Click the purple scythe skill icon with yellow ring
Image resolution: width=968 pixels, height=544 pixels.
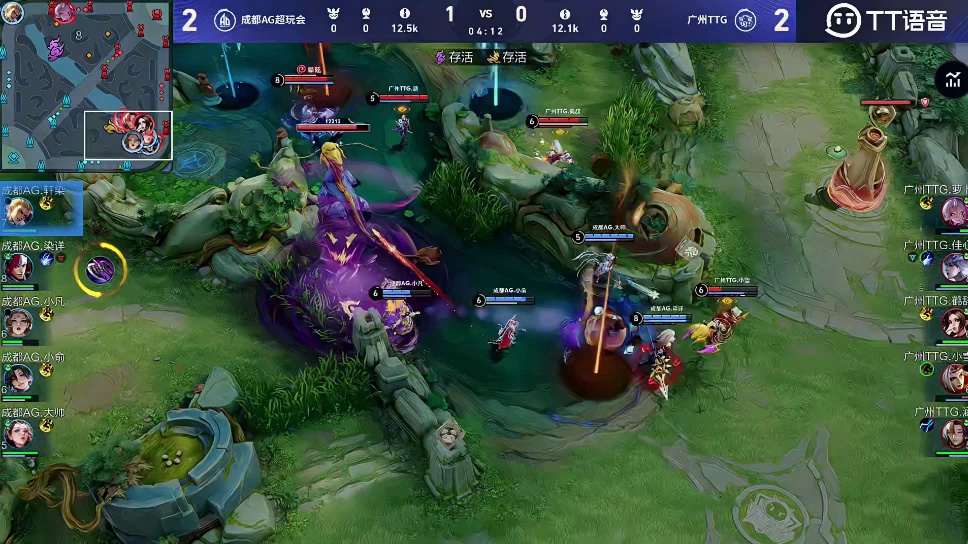pyautogui.click(x=101, y=268)
